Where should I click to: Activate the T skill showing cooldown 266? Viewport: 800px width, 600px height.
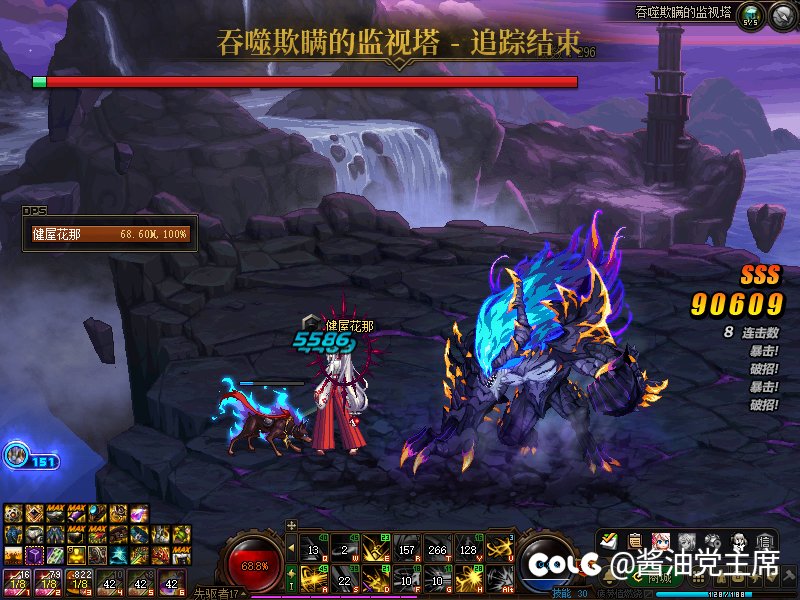coord(436,548)
